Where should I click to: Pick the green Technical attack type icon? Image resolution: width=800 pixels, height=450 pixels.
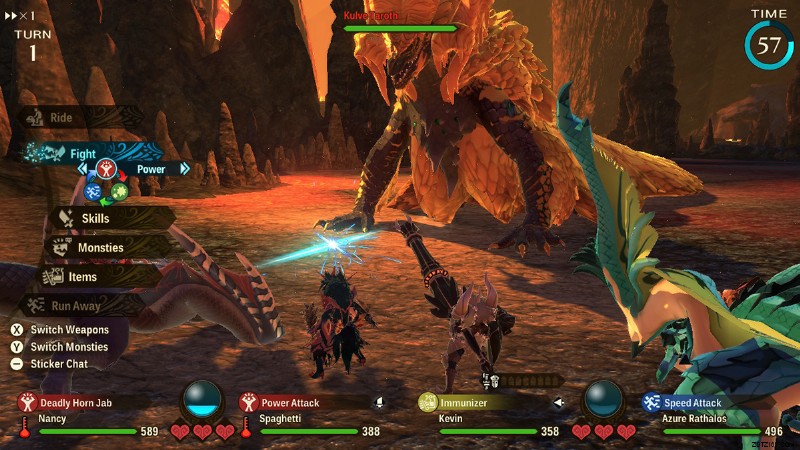coord(120,191)
